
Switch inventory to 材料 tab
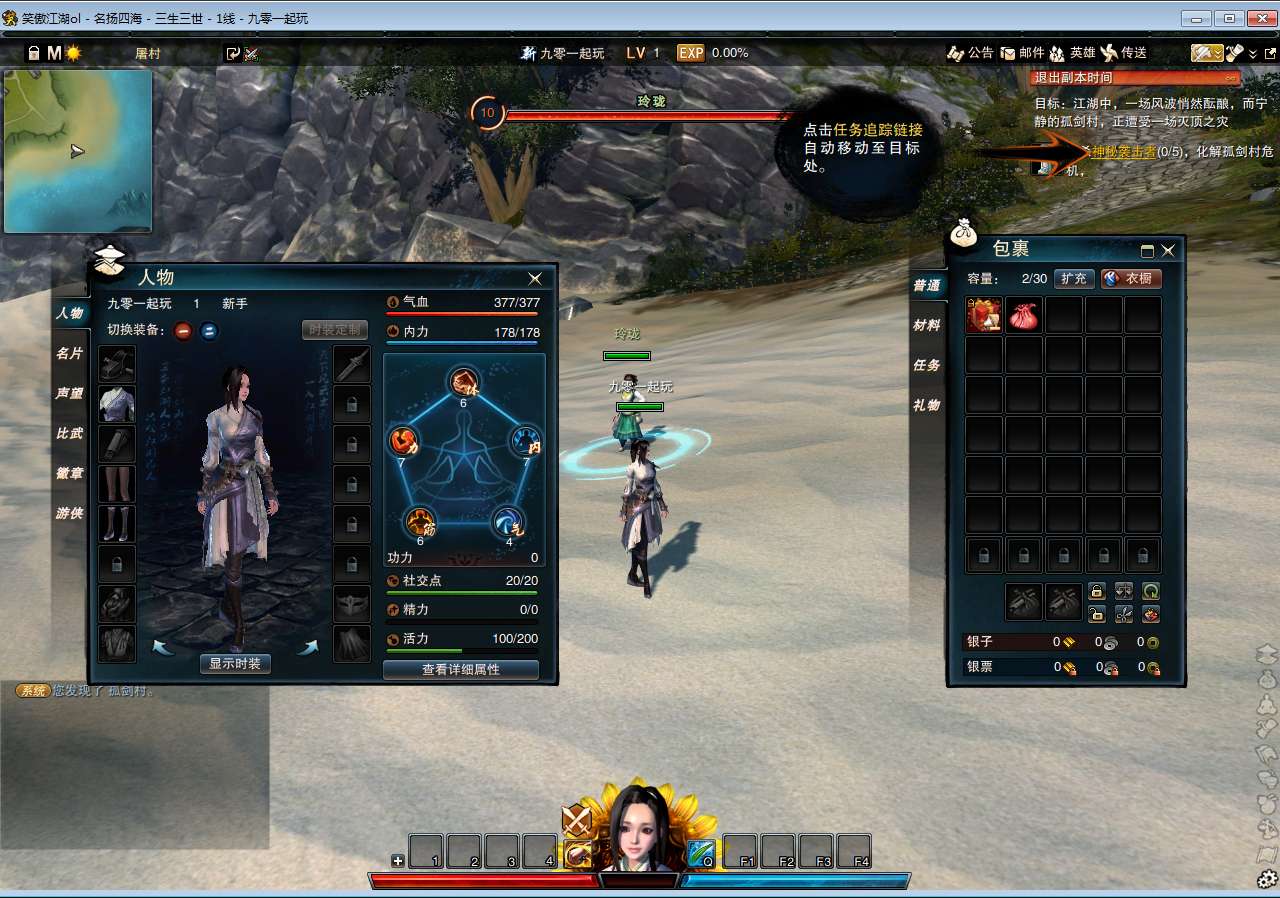tap(926, 325)
